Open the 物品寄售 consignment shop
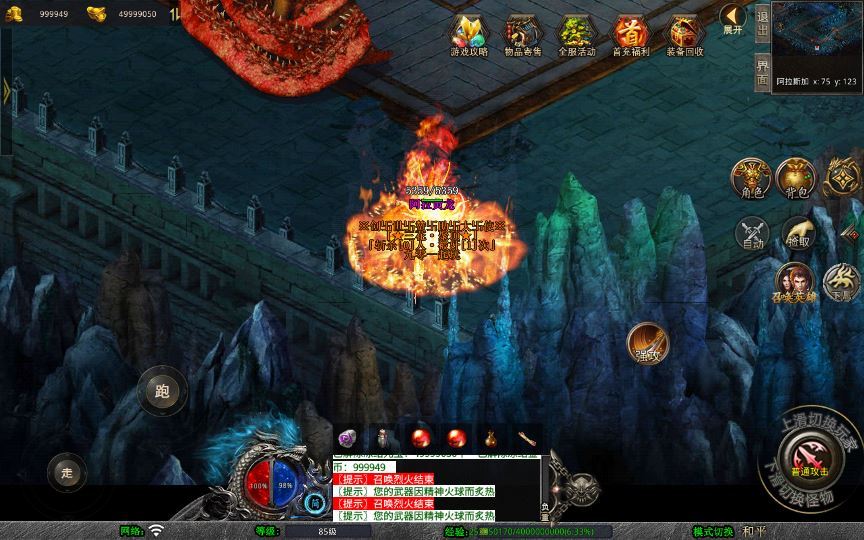This screenshot has width=864, height=540. (523, 35)
